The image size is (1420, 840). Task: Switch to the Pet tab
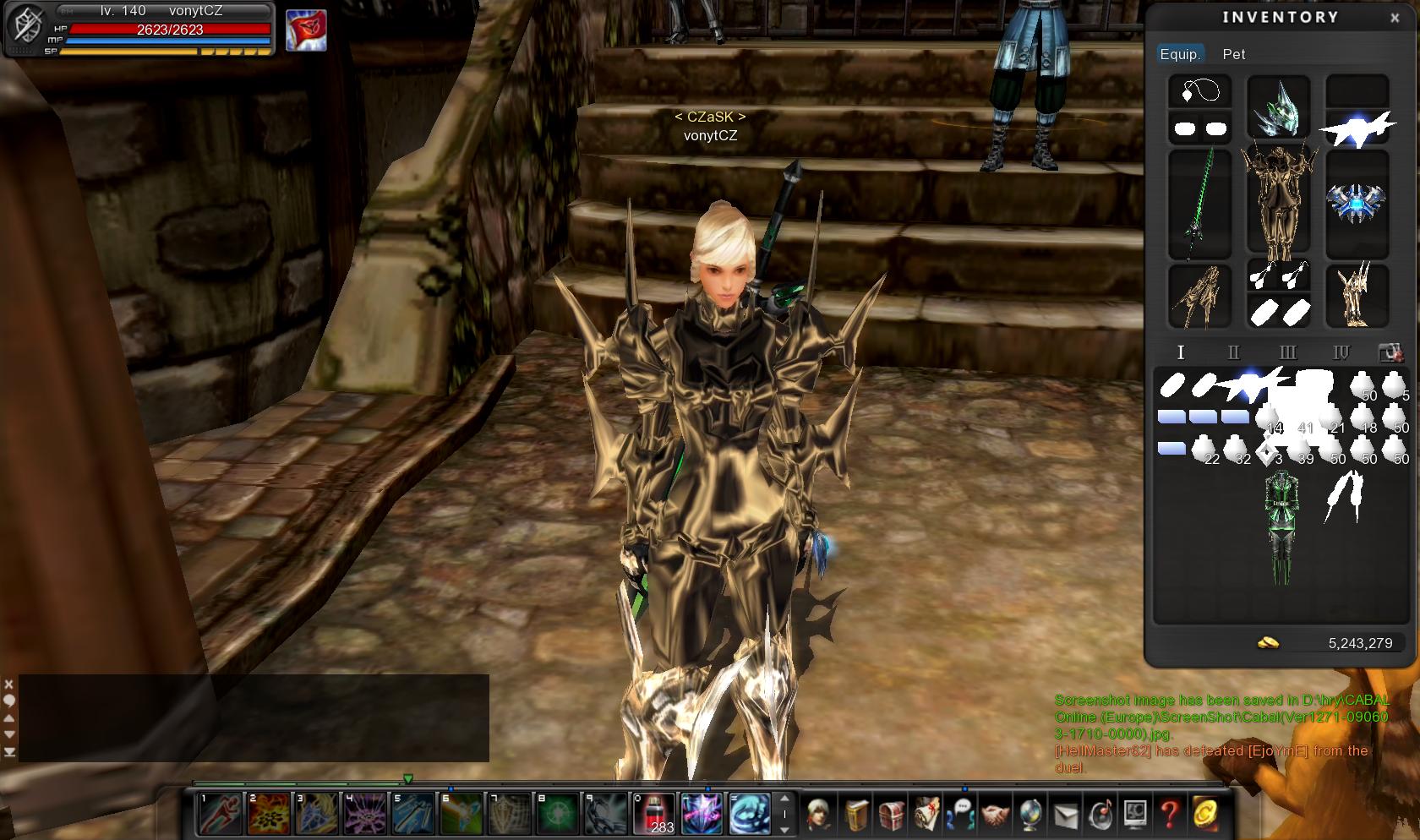1233,54
